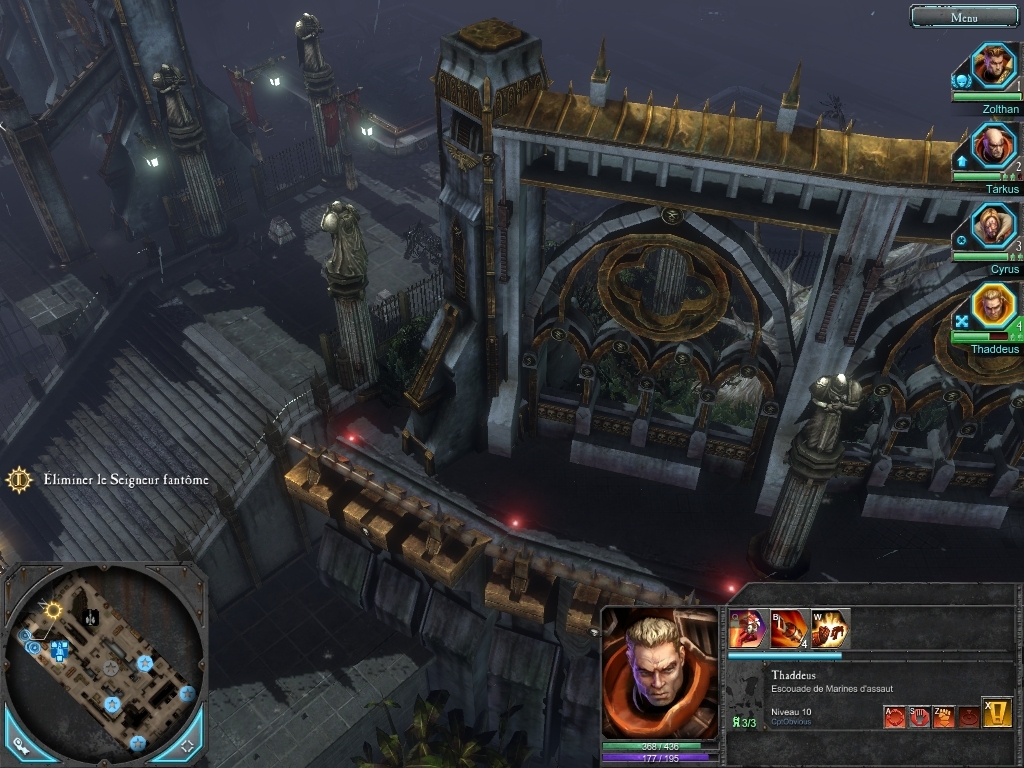The height and width of the screenshot is (768, 1024).
Task: Use the grenade ability marked B
Action: pyautogui.click(x=789, y=629)
